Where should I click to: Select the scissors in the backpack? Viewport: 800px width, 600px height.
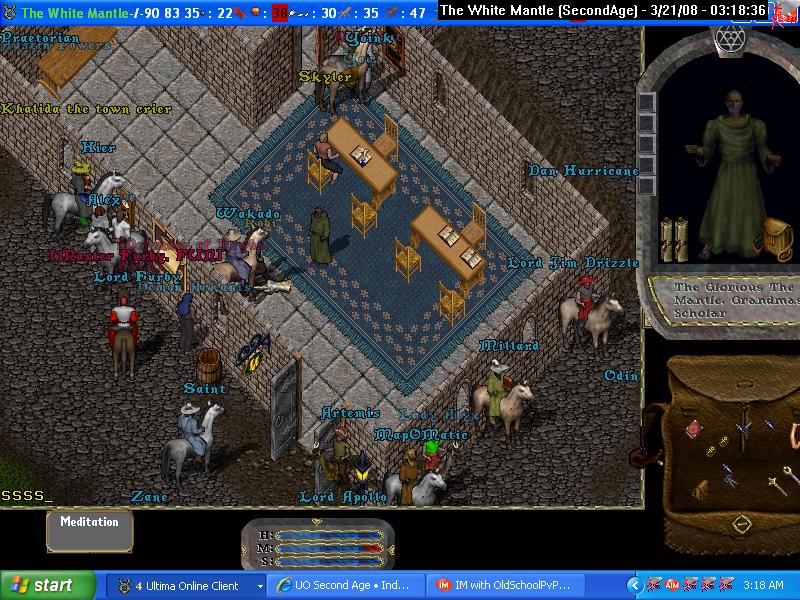coord(731,480)
